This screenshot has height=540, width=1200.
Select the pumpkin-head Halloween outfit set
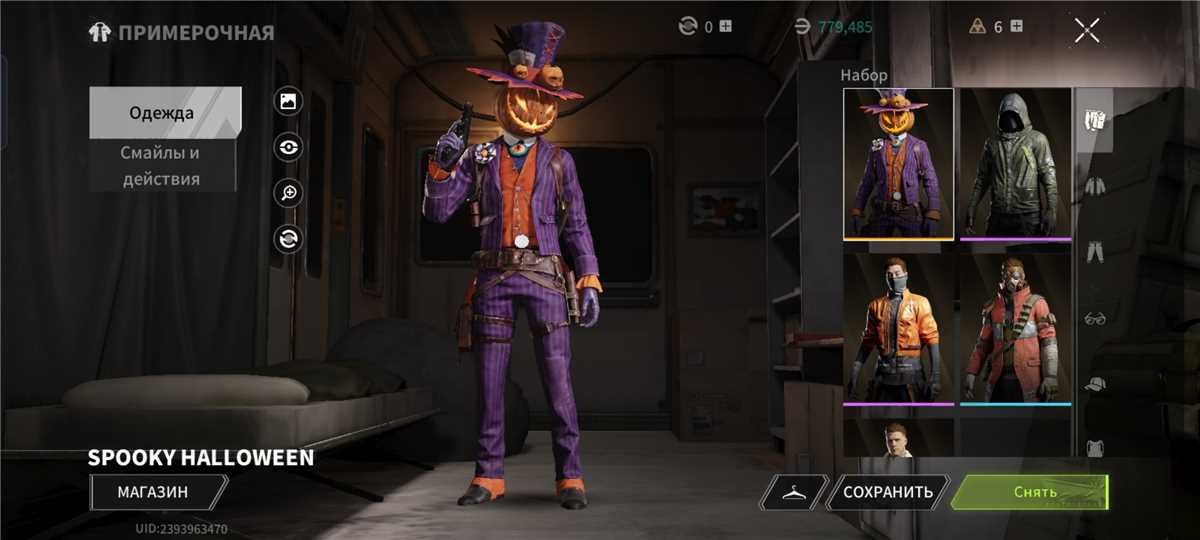pos(898,164)
